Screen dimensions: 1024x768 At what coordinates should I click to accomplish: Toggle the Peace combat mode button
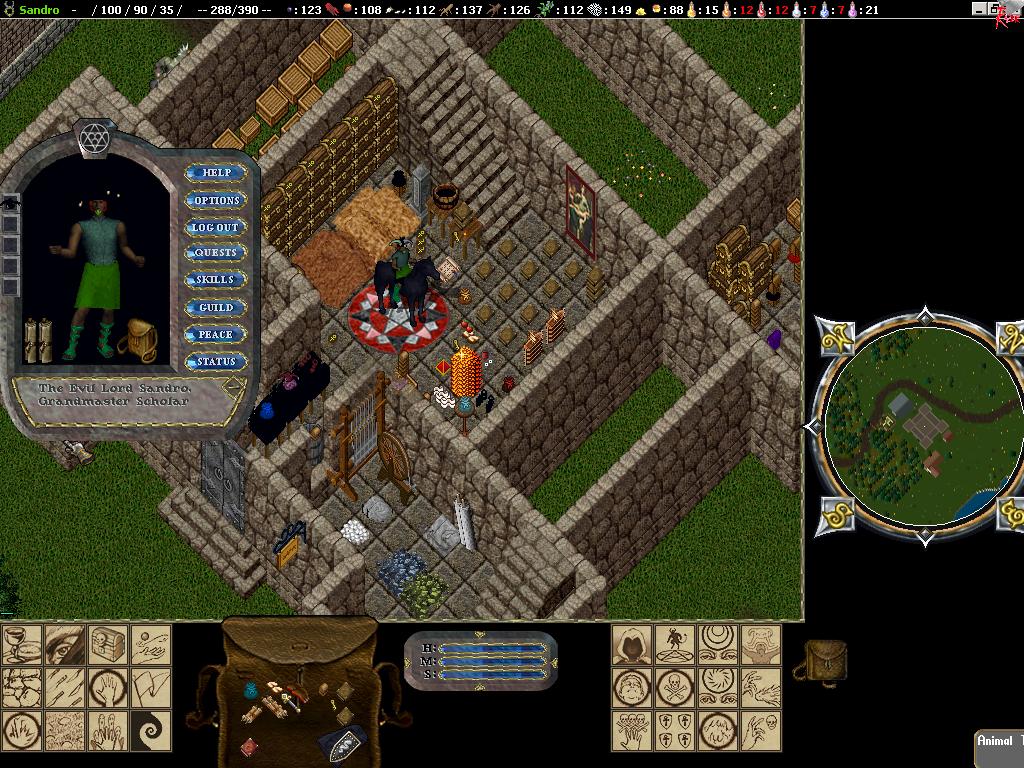[216, 335]
